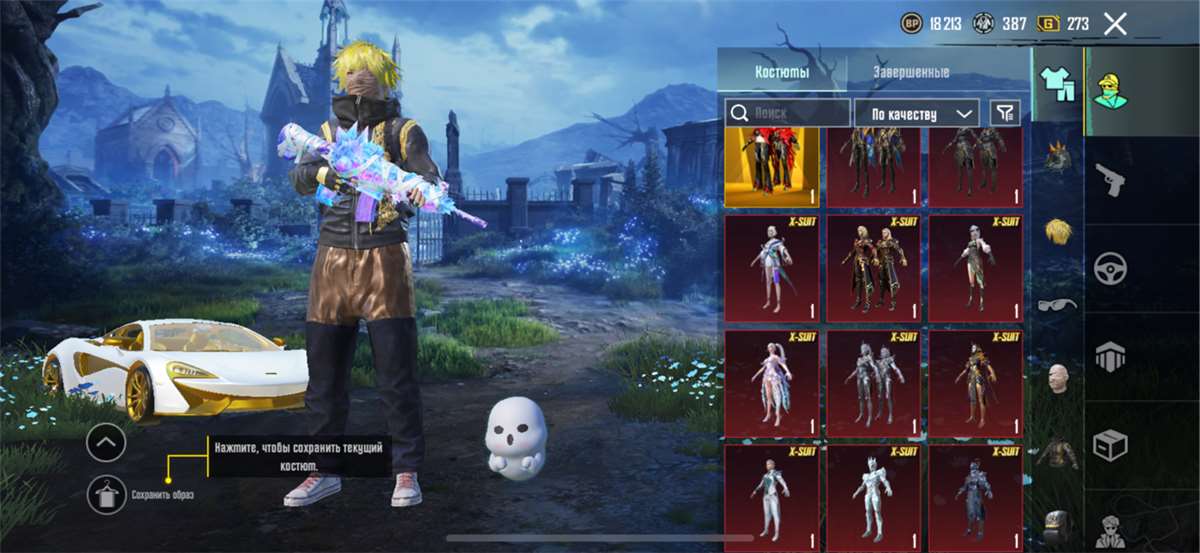Select the spiky orange headgear category icon
The height and width of the screenshot is (553, 1200).
click(1058, 158)
